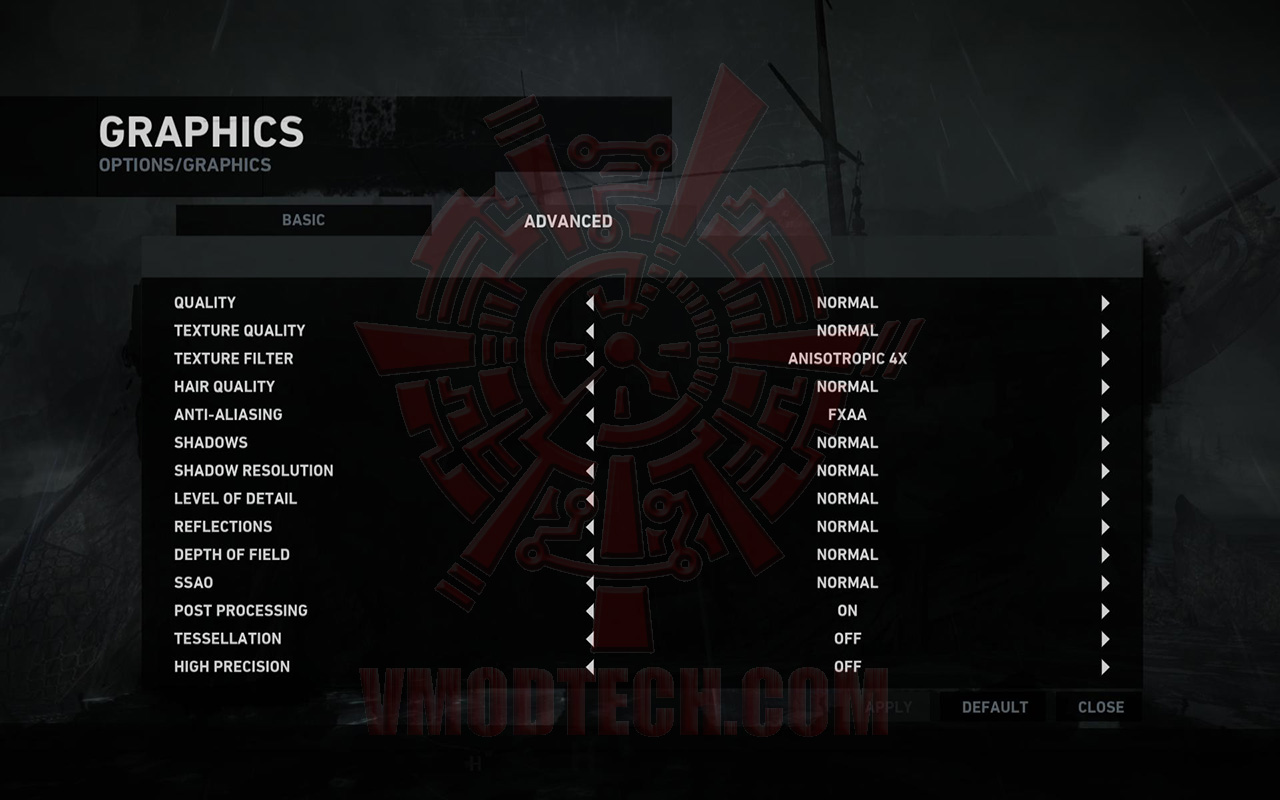Screen dimensions: 1280x800
Task: Change Anti-Aliasing from FXAA using right arrow
Action: pyautogui.click(x=1104, y=414)
